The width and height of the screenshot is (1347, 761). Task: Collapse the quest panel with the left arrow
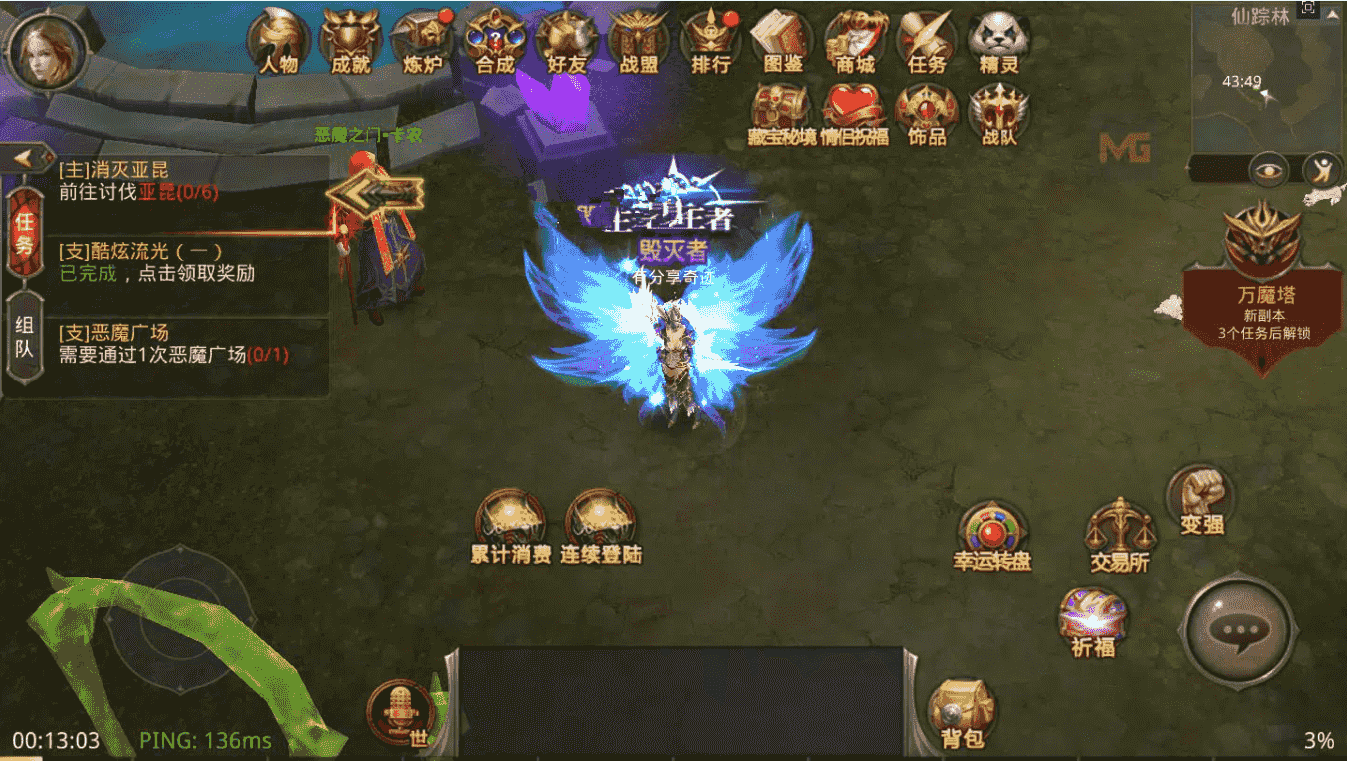click(25, 157)
